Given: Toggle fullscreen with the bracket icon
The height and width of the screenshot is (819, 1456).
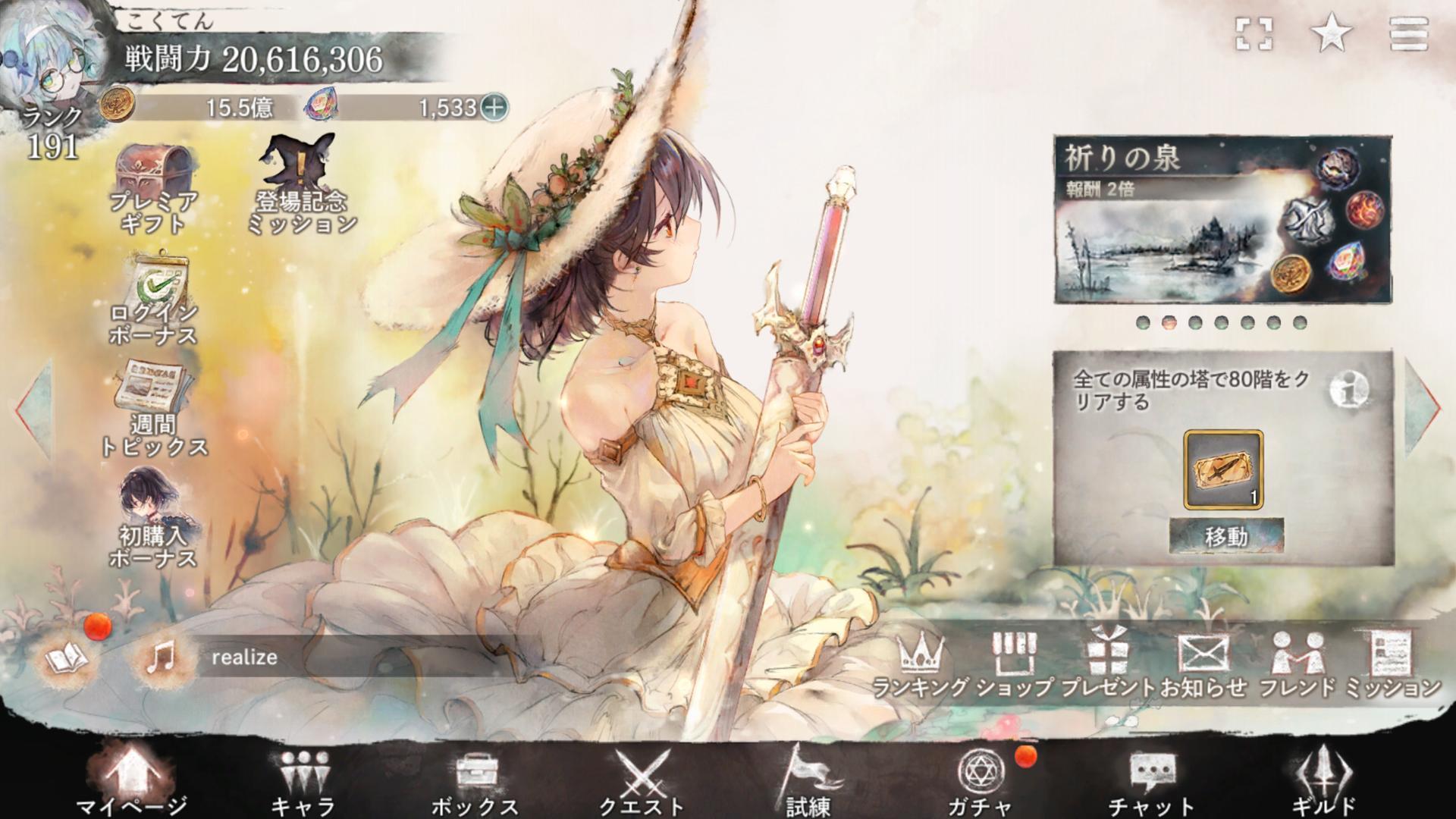Looking at the screenshot, I should [1254, 34].
